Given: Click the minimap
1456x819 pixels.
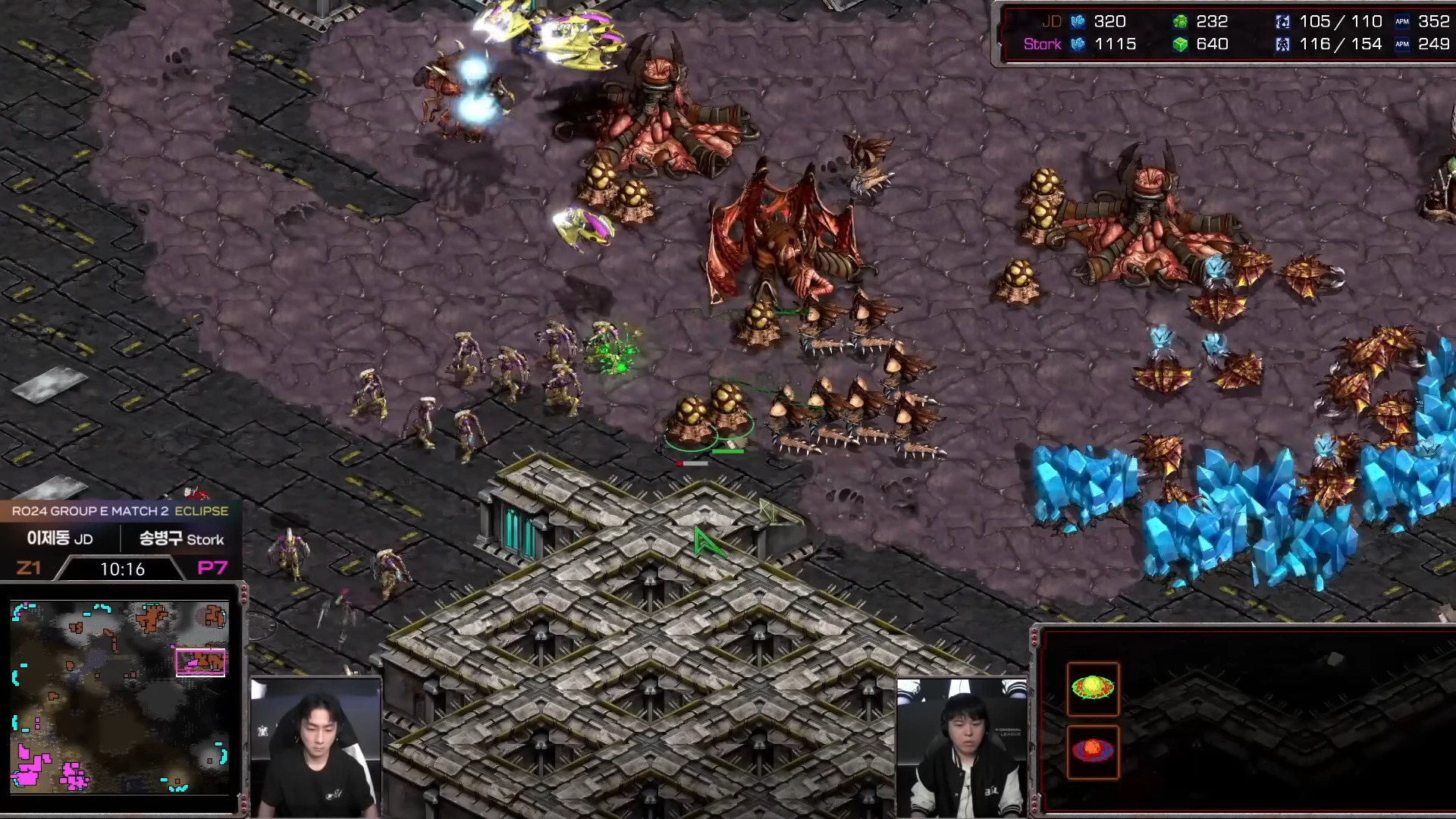Looking at the screenshot, I should point(120,698).
